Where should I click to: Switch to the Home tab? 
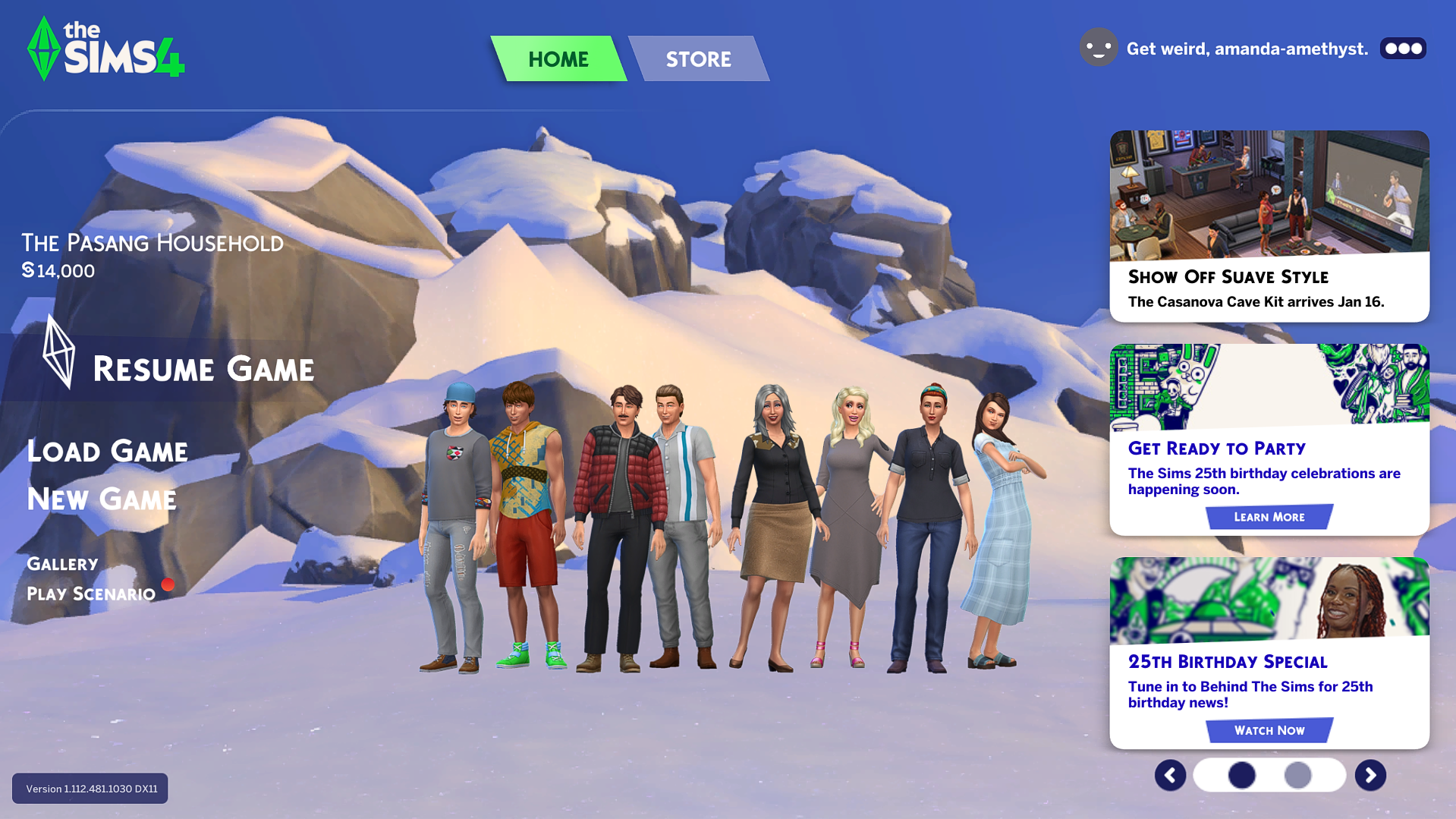click(x=558, y=59)
